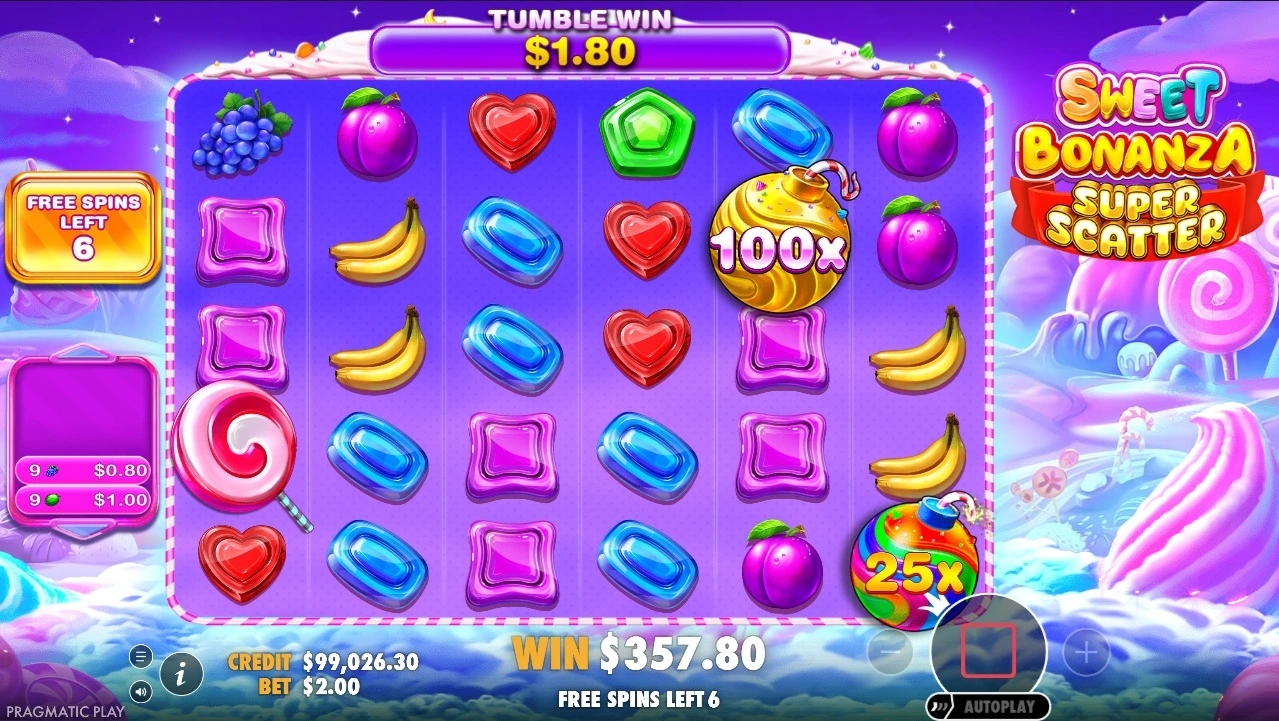Viewport: 1279px width, 721px height.
Task: Toggle the sound speaker icon
Action: click(x=141, y=690)
